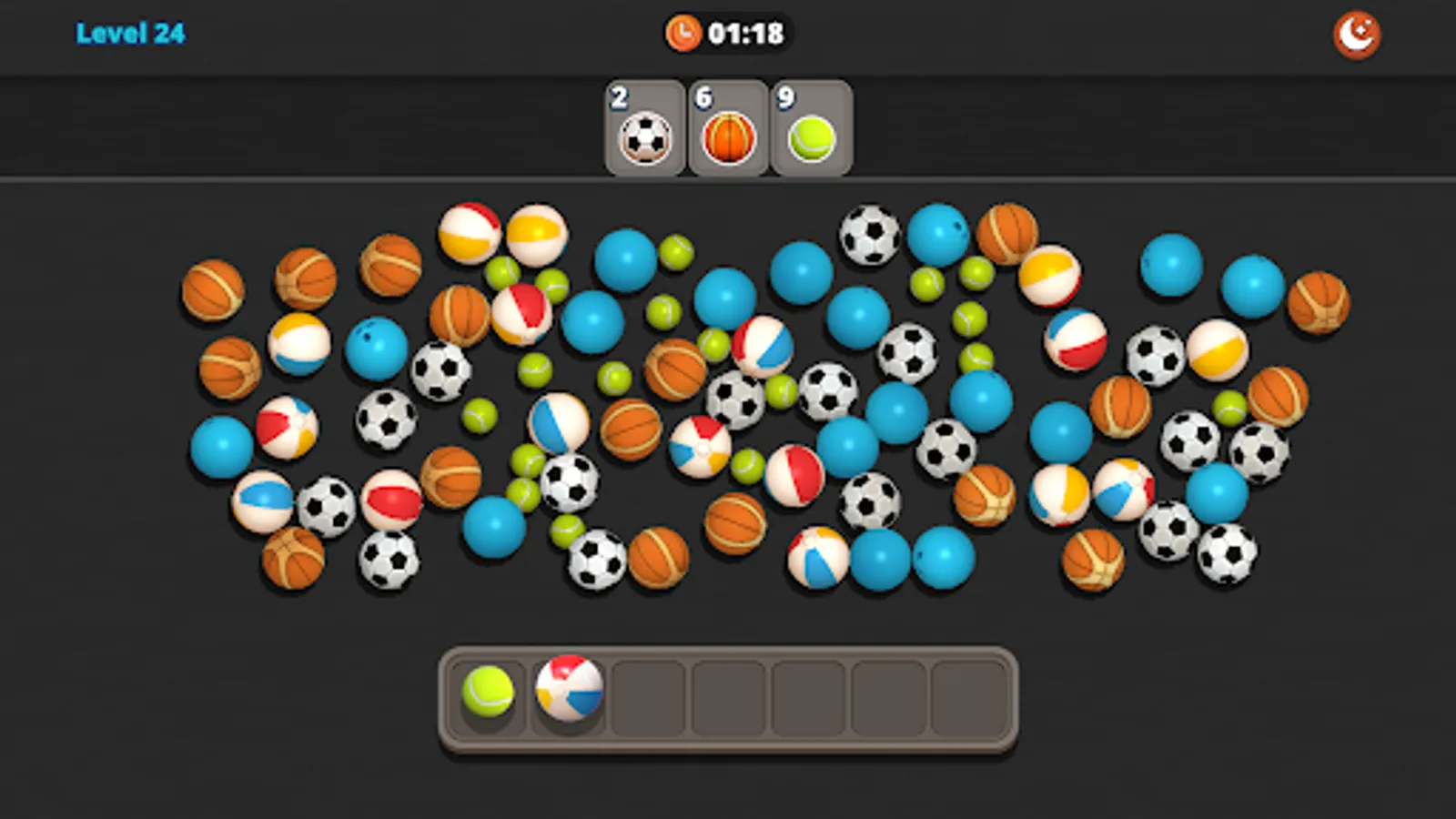Tap the clock icon beside the timer
This screenshot has width=1456, height=819.
[x=682, y=30]
